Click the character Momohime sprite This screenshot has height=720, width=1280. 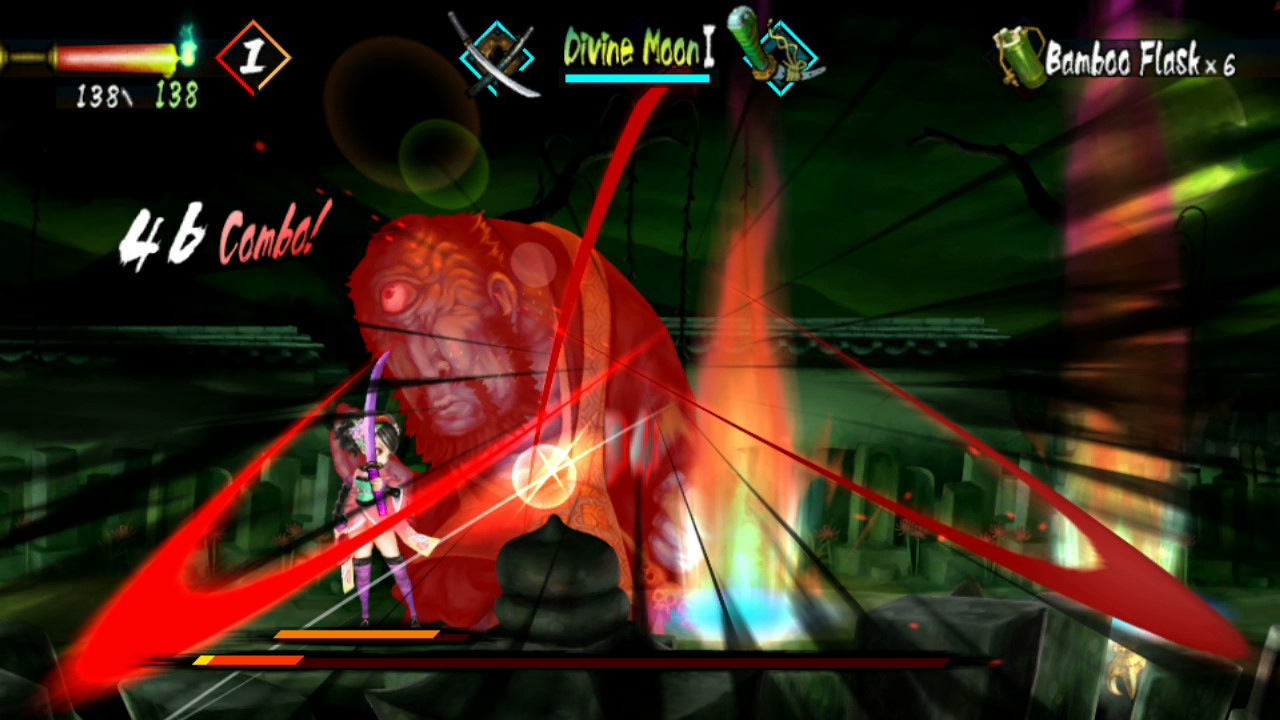(375, 500)
